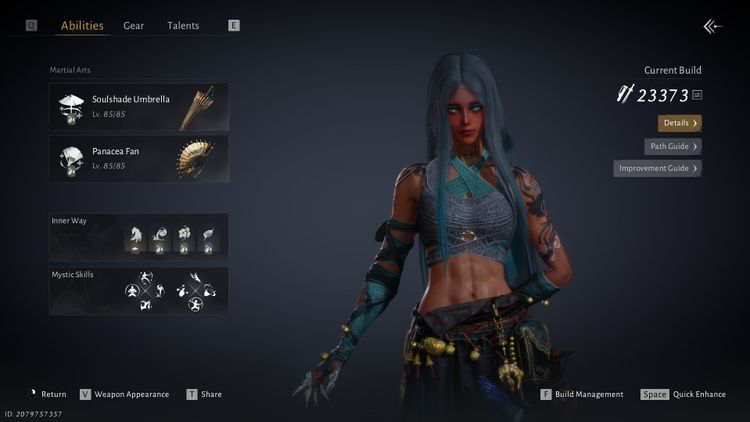Viewport: 750px width, 422px height.
Task: Go back using the top-right arrow
Action: click(x=712, y=27)
